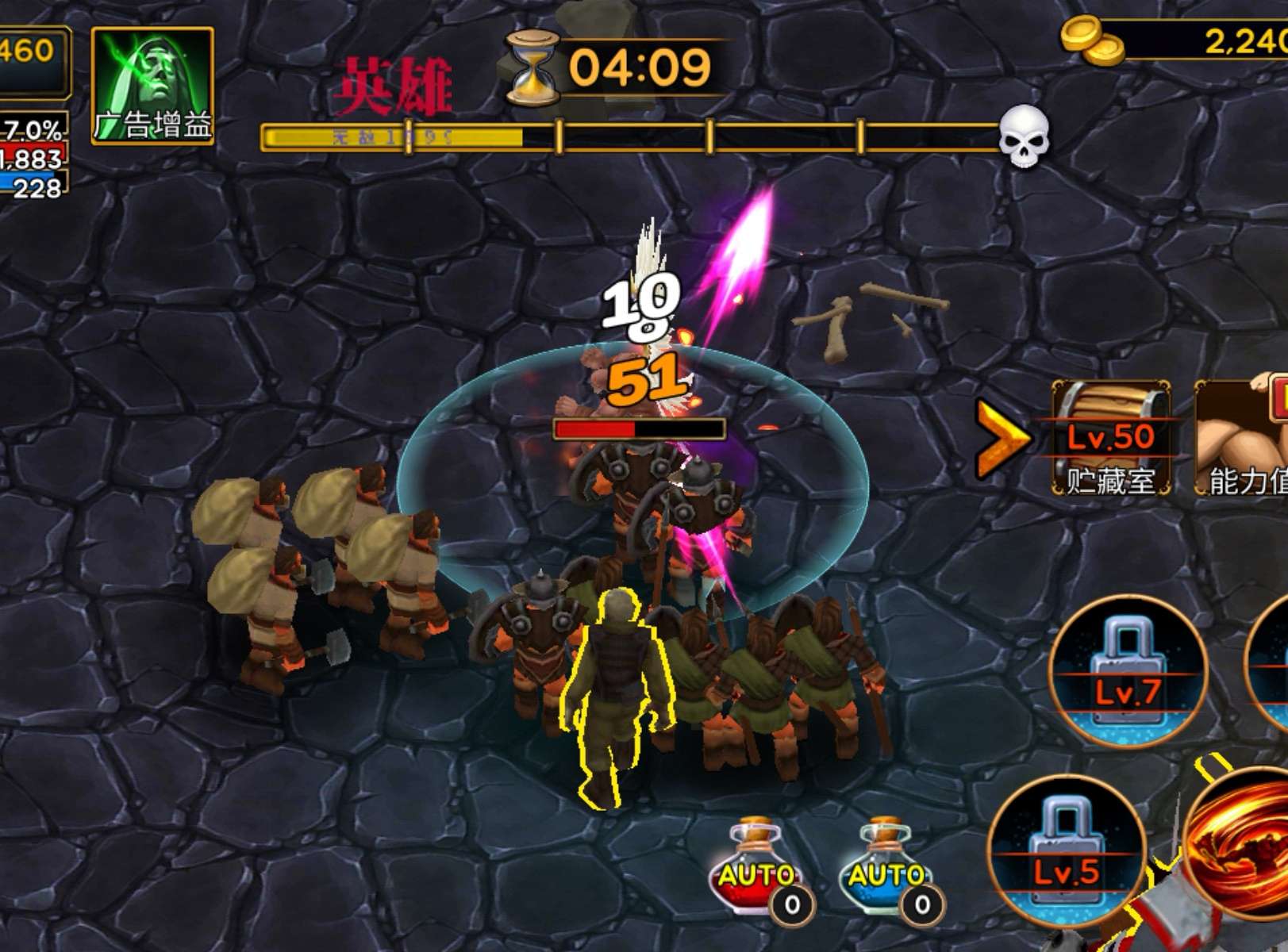Expand the orange arrow side menu
Image resolution: width=1288 pixels, height=952 pixels.
pos(1001,438)
